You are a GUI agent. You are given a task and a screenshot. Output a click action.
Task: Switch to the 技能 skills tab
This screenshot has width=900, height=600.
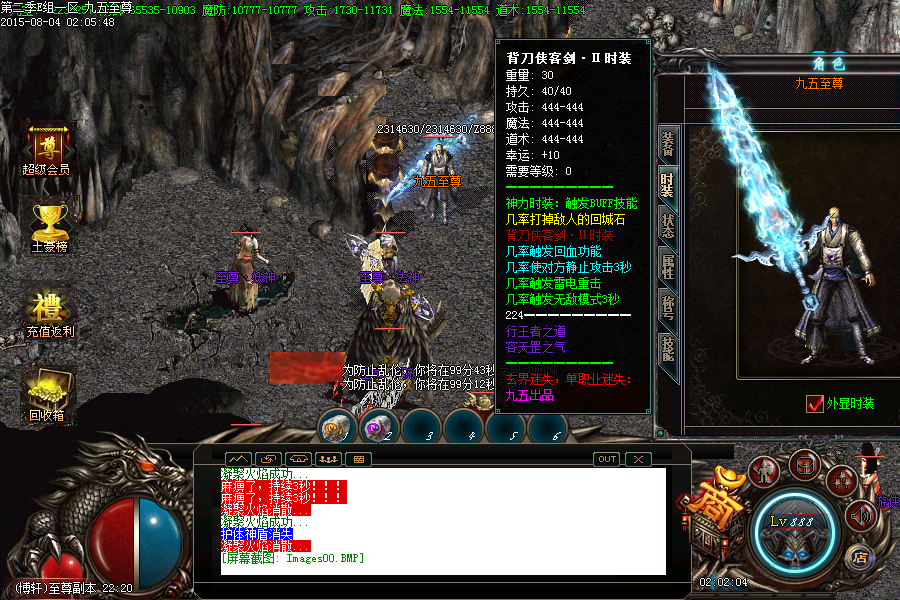667,347
